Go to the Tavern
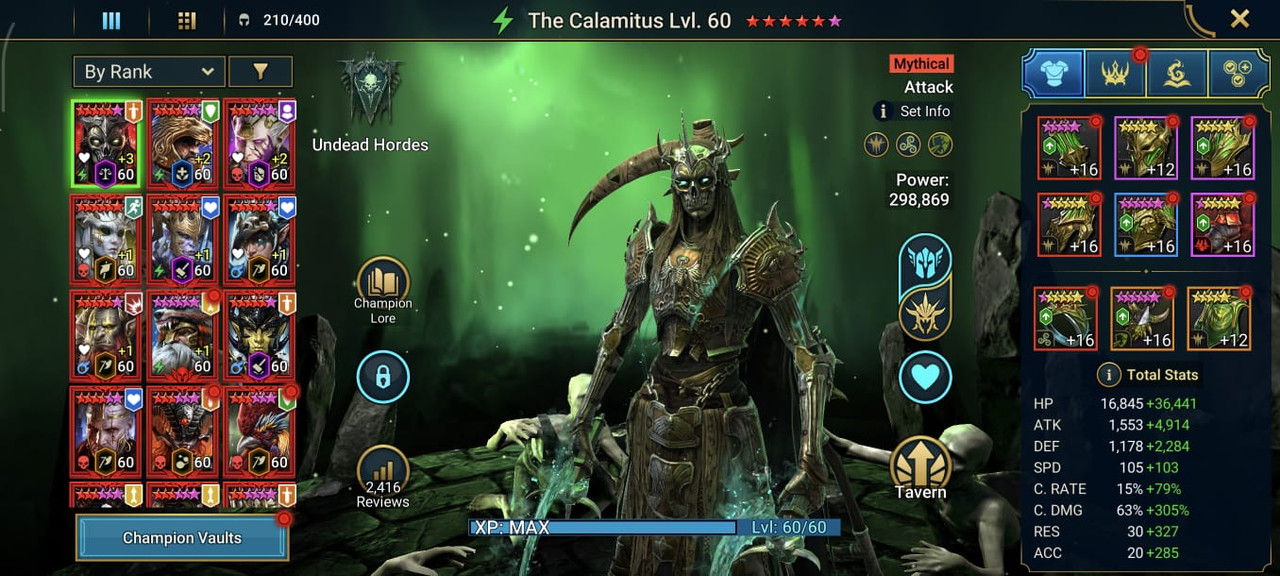Image resolution: width=1280 pixels, height=576 pixels. pyautogui.click(x=920, y=465)
